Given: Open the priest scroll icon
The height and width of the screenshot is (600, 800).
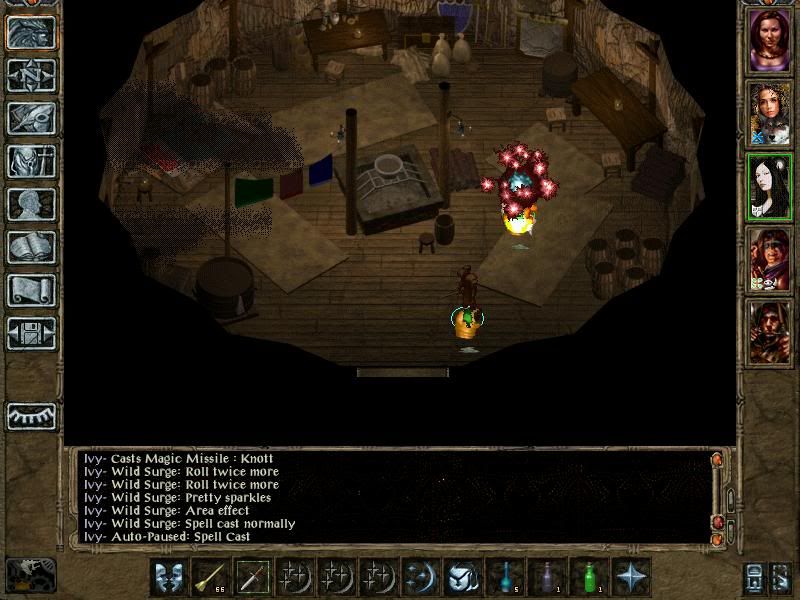Looking at the screenshot, I should (31, 289).
